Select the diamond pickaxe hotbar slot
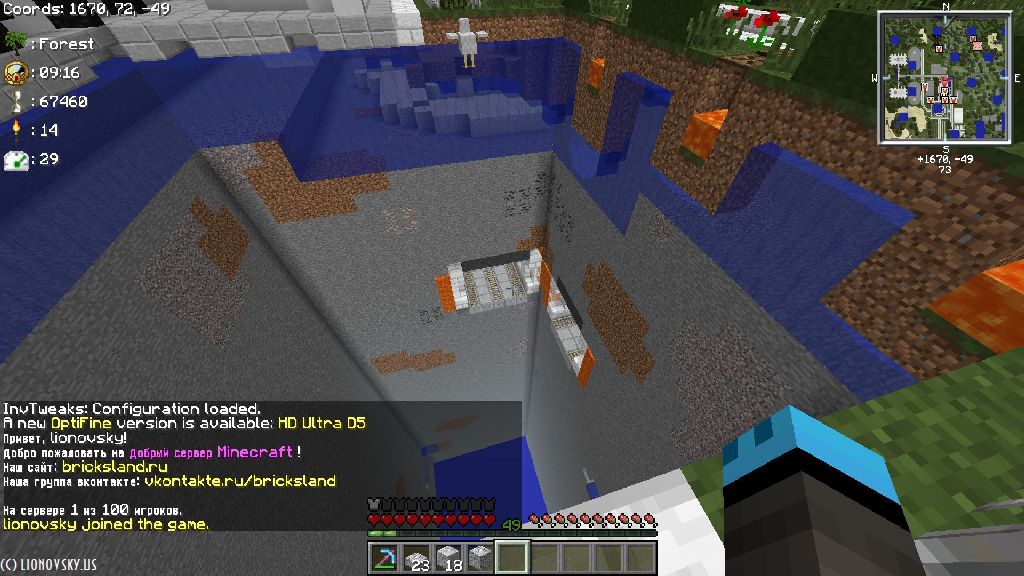1024x576 pixels. [x=383, y=558]
